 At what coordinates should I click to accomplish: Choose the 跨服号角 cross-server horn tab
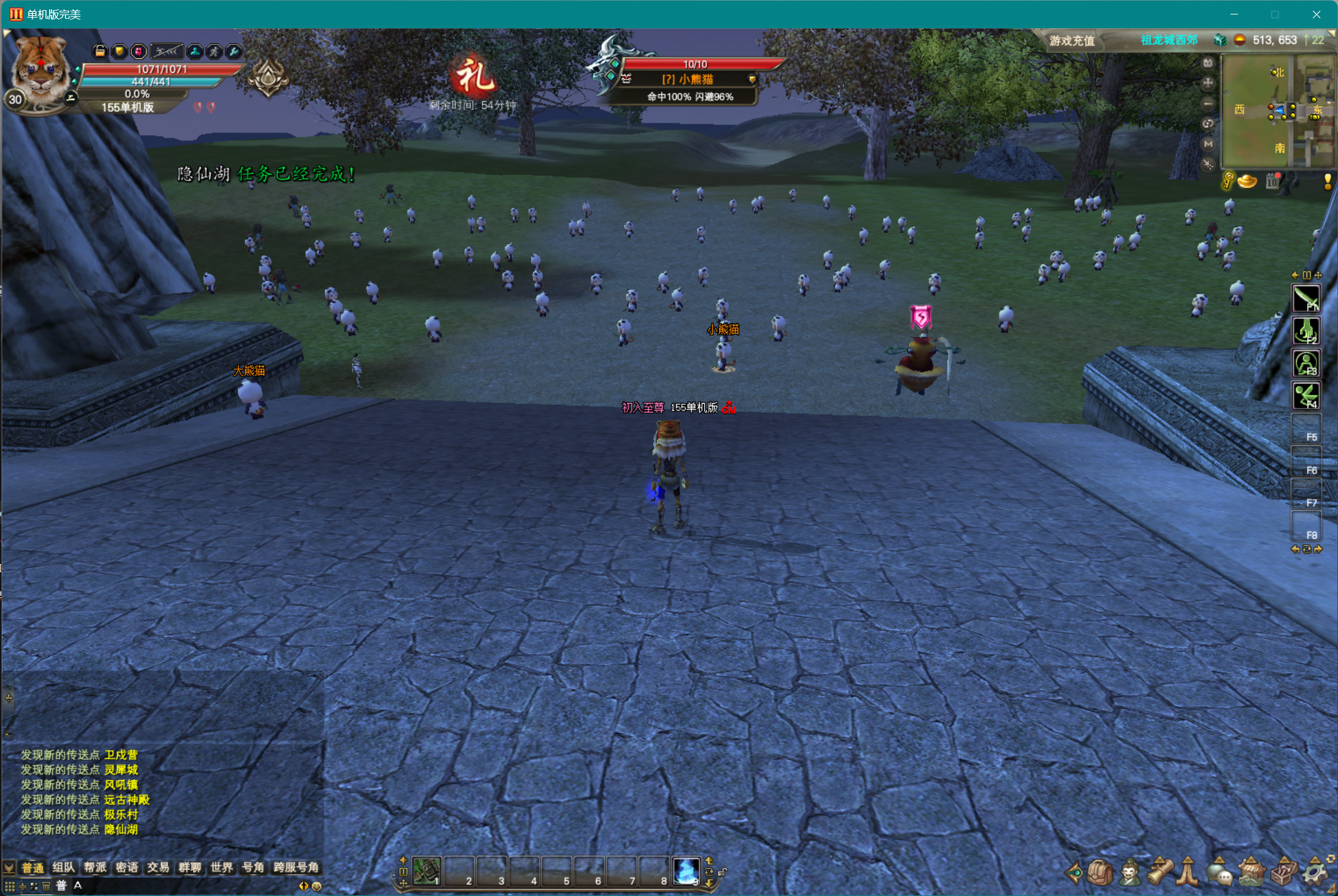296,868
